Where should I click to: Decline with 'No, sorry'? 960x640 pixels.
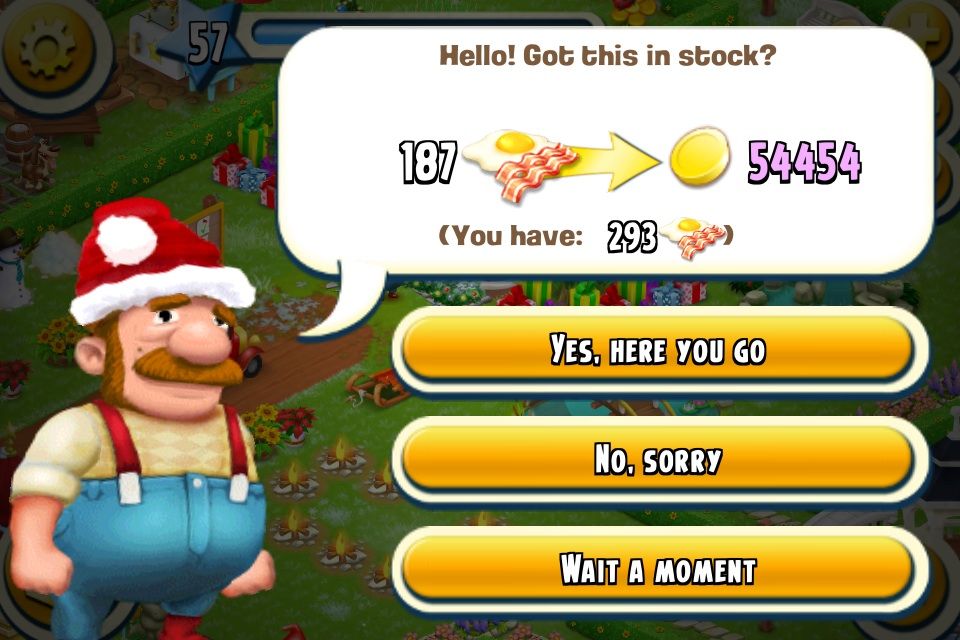(657, 460)
